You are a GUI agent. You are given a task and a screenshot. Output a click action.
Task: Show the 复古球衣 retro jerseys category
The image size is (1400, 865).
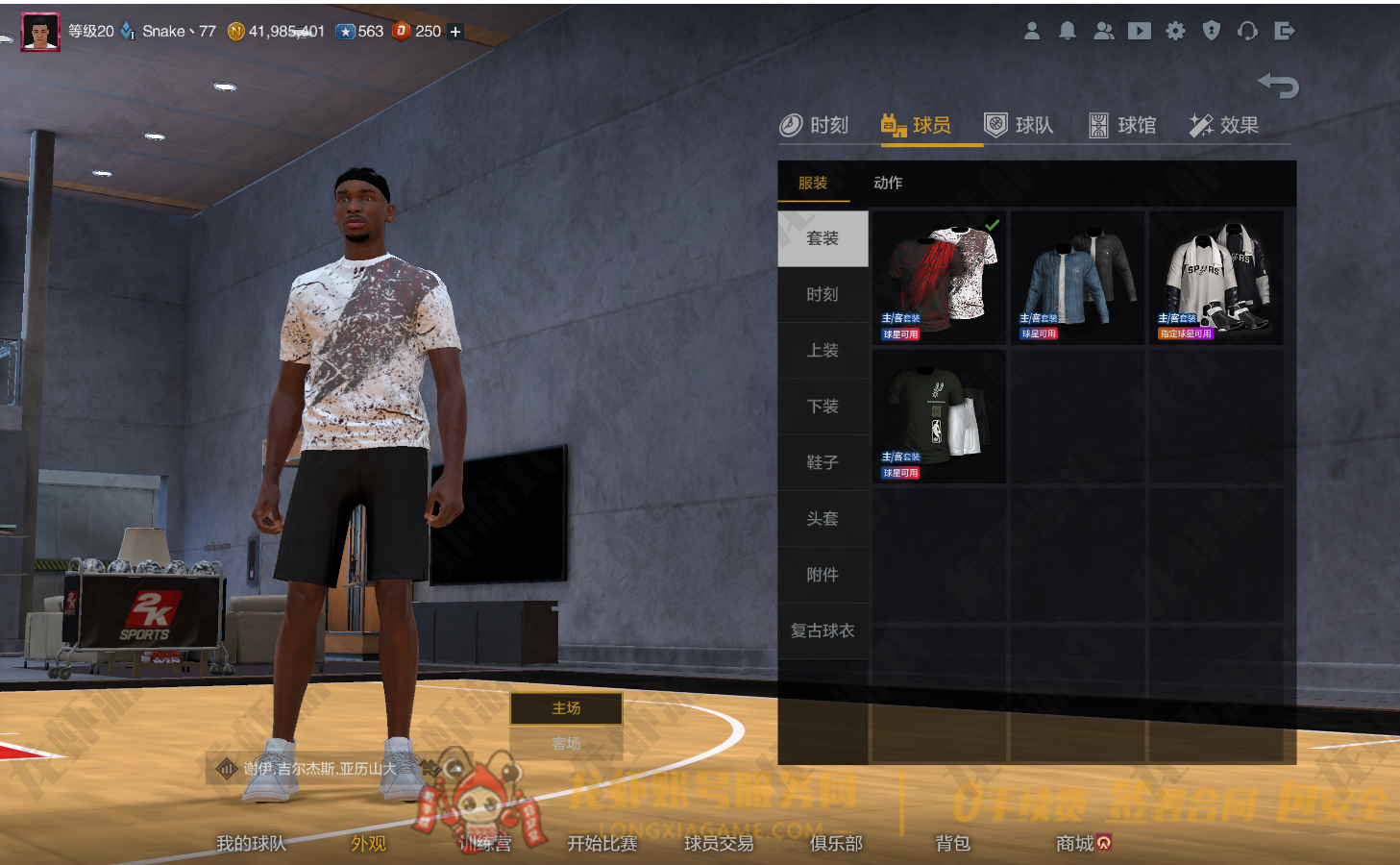(823, 630)
